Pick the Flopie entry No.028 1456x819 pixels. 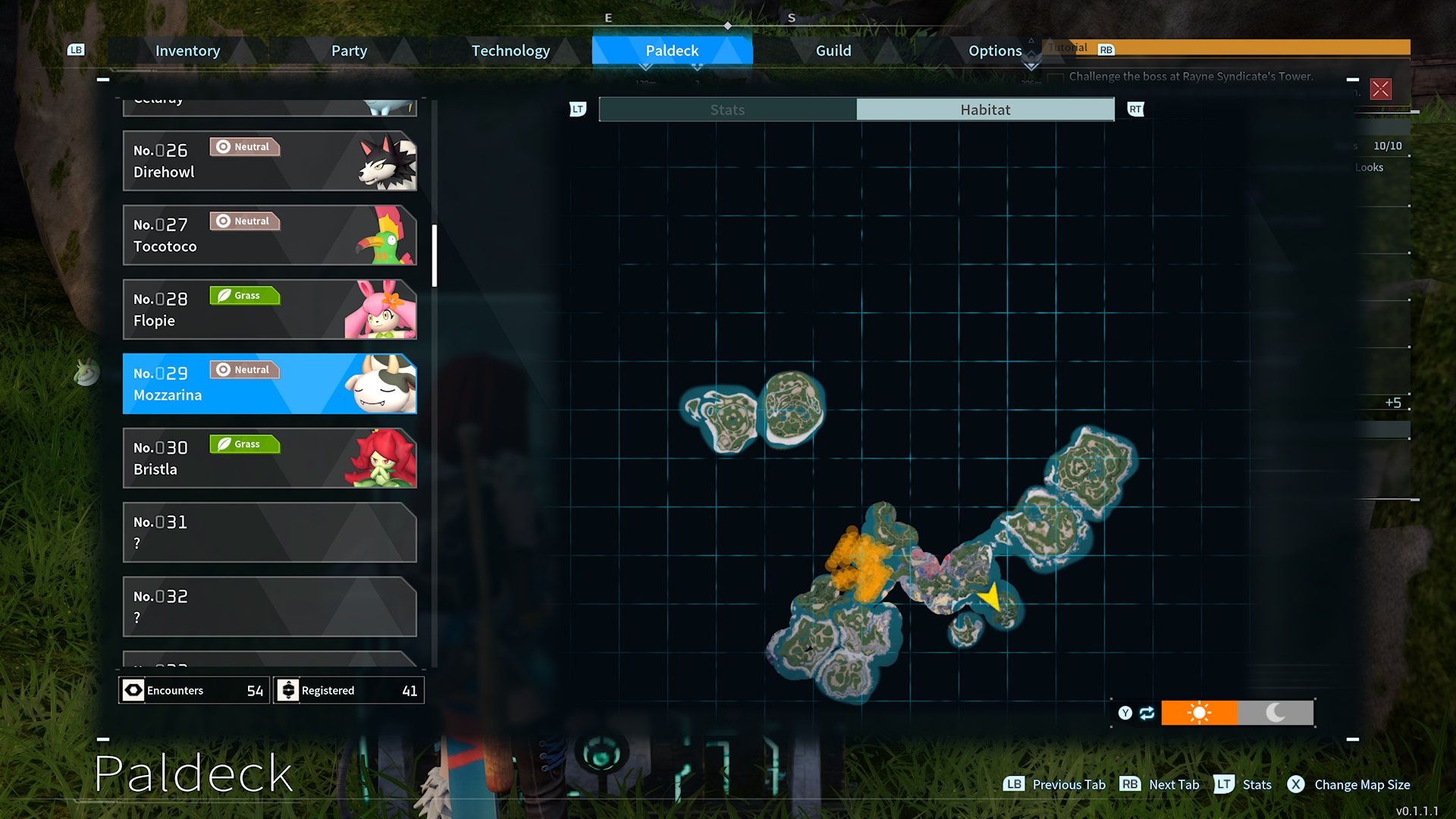click(269, 309)
